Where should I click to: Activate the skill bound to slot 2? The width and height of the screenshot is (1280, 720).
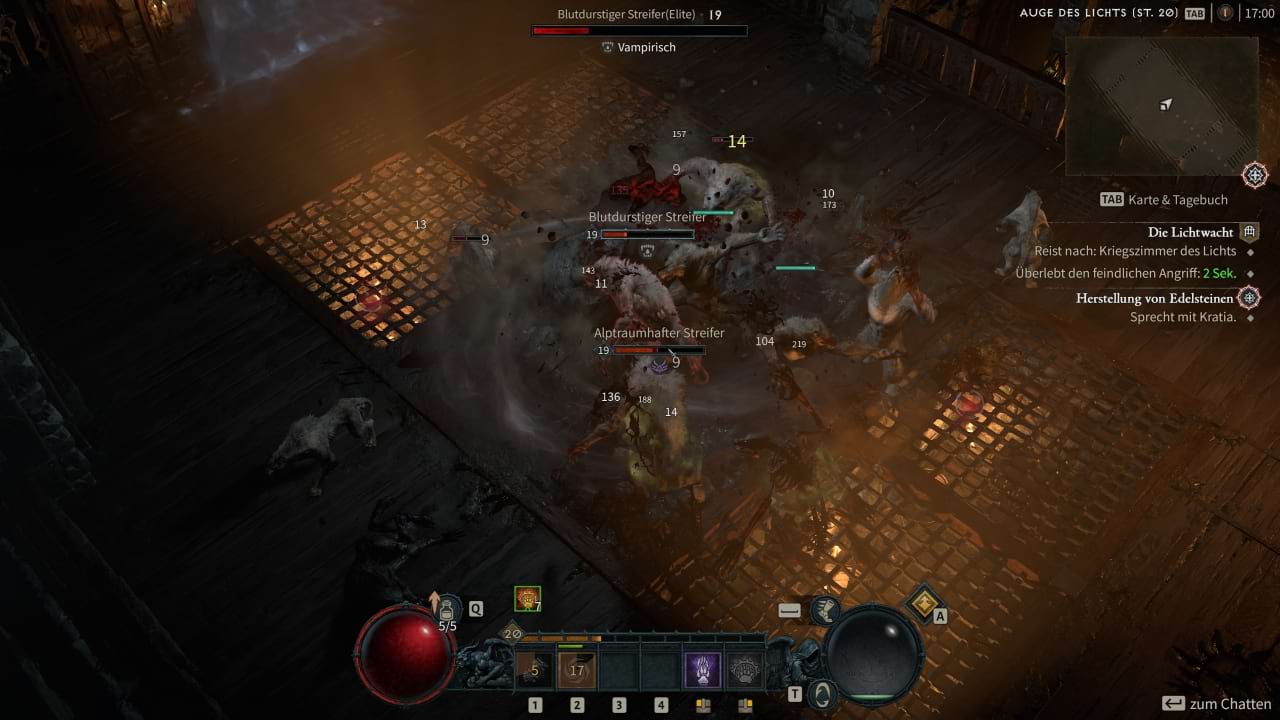click(x=577, y=668)
